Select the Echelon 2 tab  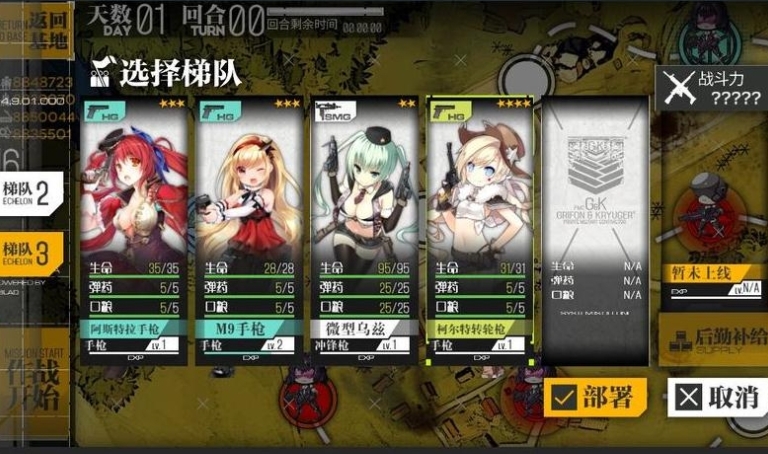tap(32, 193)
